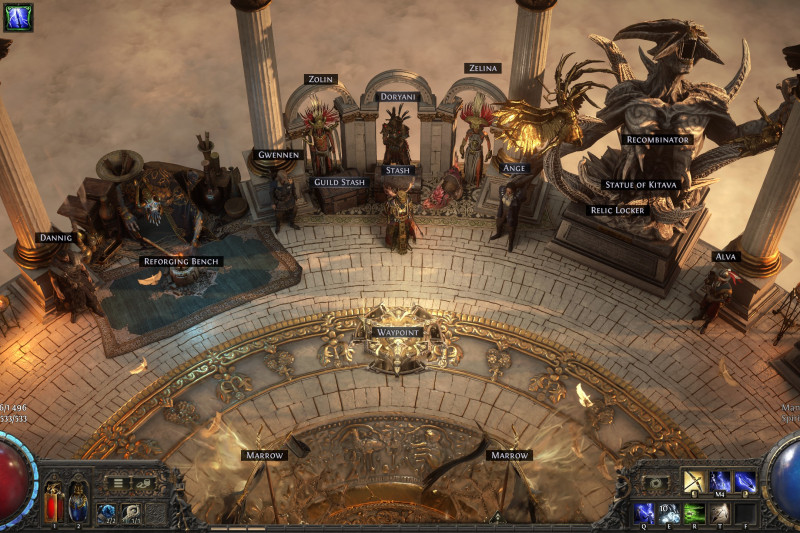Choose the Recombinator label
The image size is (800, 533).
[x=656, y=140]
